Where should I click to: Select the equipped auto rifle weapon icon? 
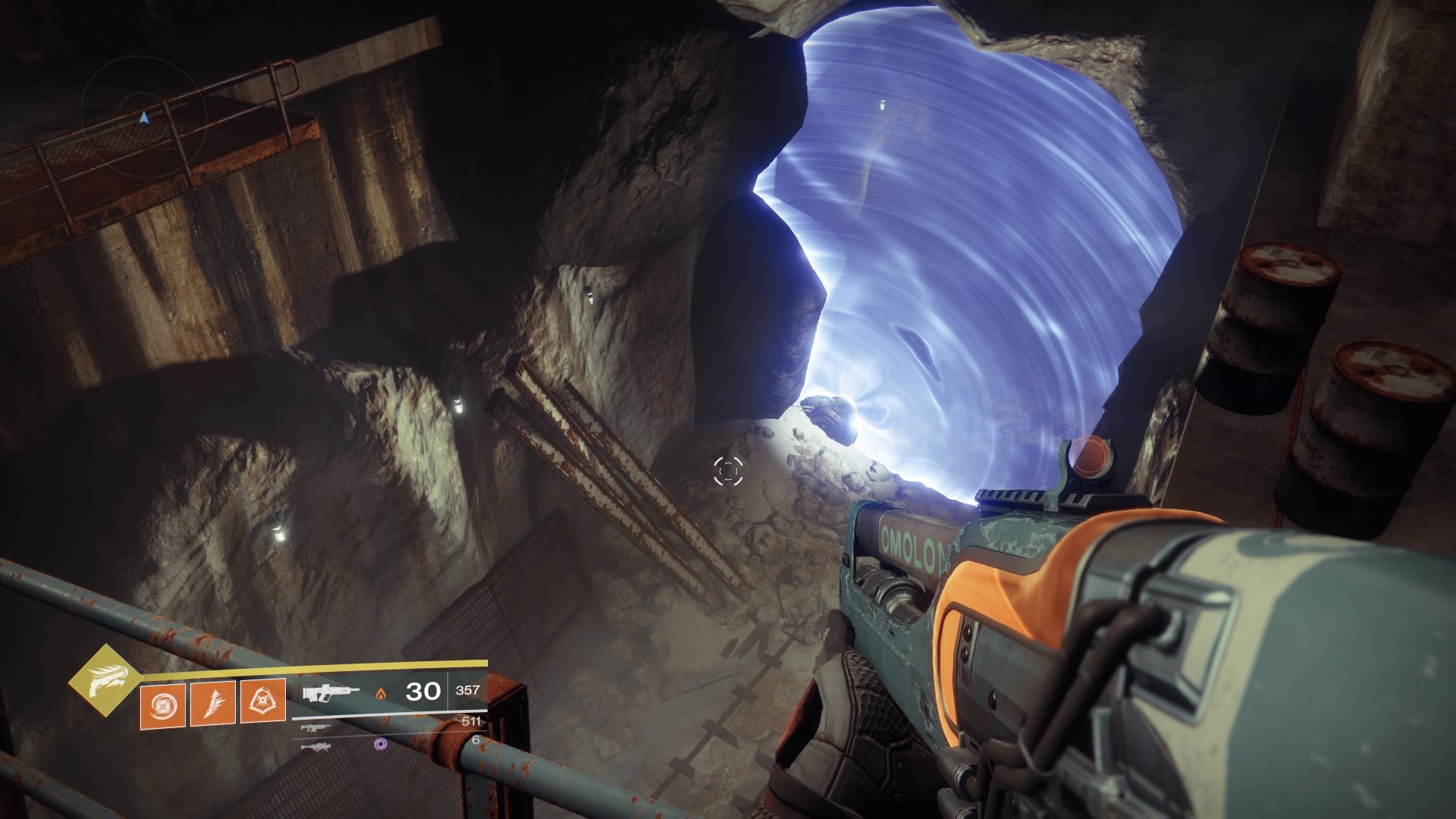pos(331,692)
